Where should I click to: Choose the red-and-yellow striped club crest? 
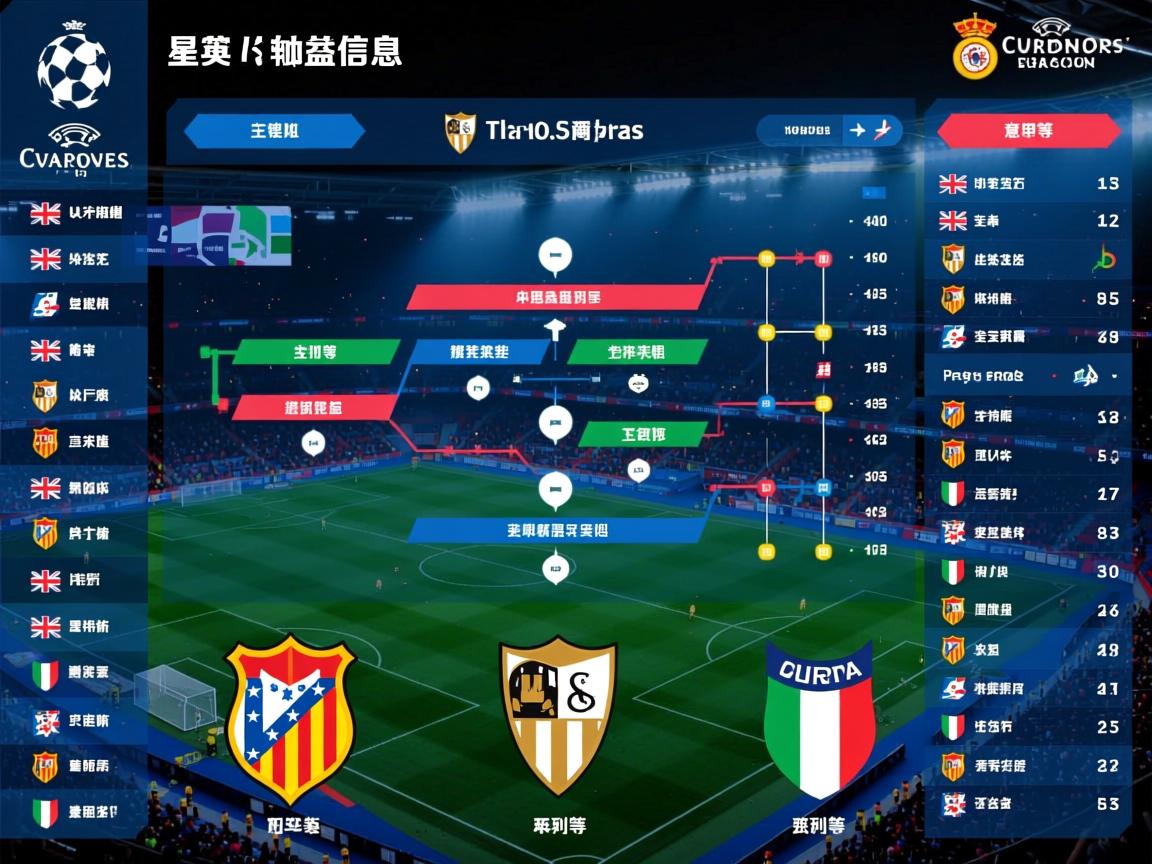coord(290,718)
